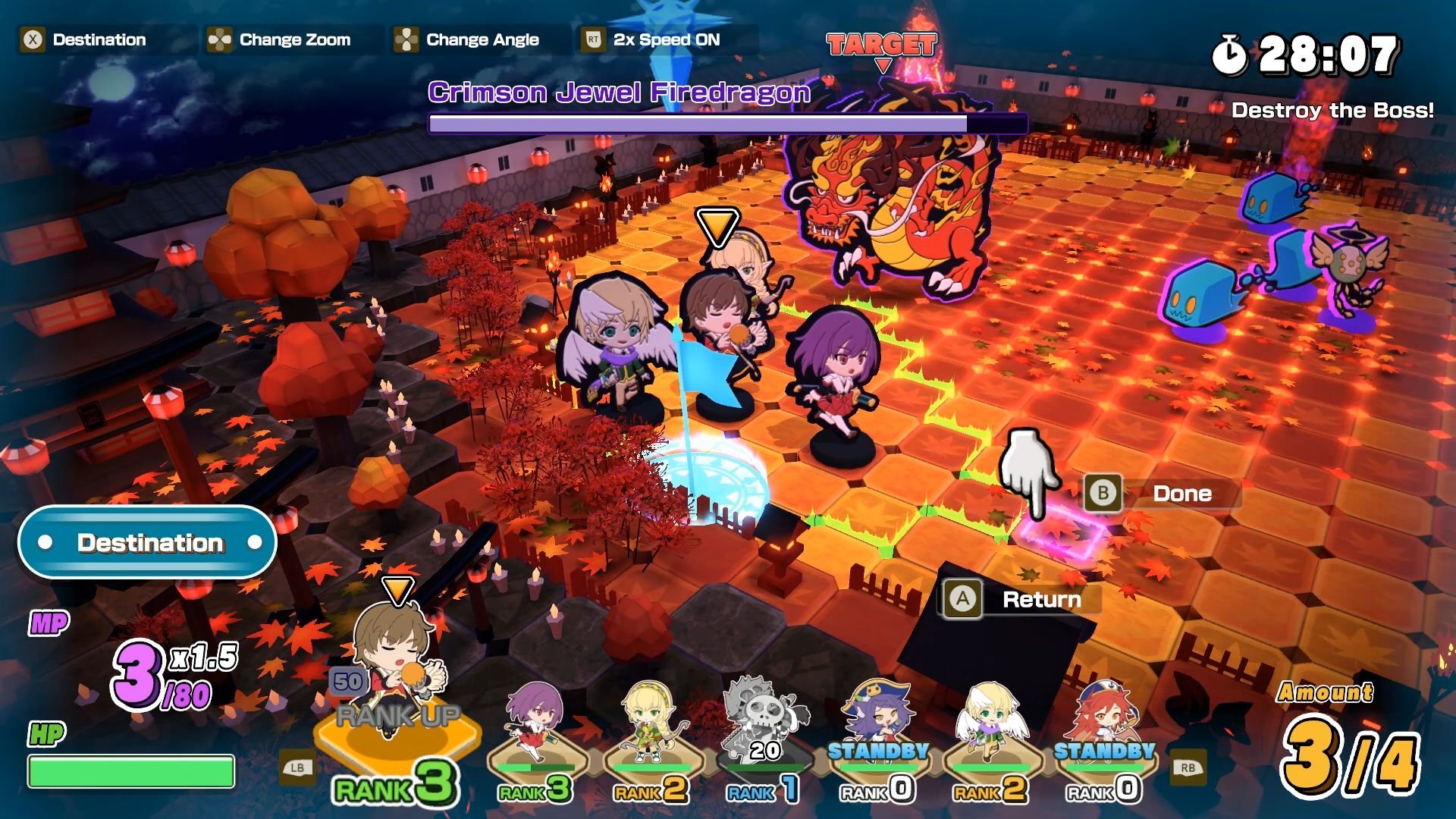1456x819 pixels.
Task: Click the blue Destination command banner
Action: click(x=148, y=542)
